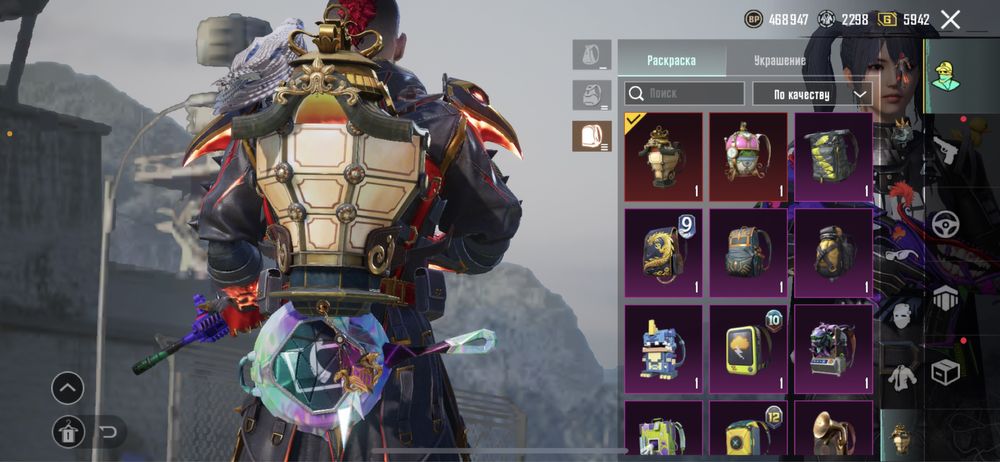Select the equipped golden lantern backpack skin
This screenshot has width=1000, height=462.
(x=663, y=157)
